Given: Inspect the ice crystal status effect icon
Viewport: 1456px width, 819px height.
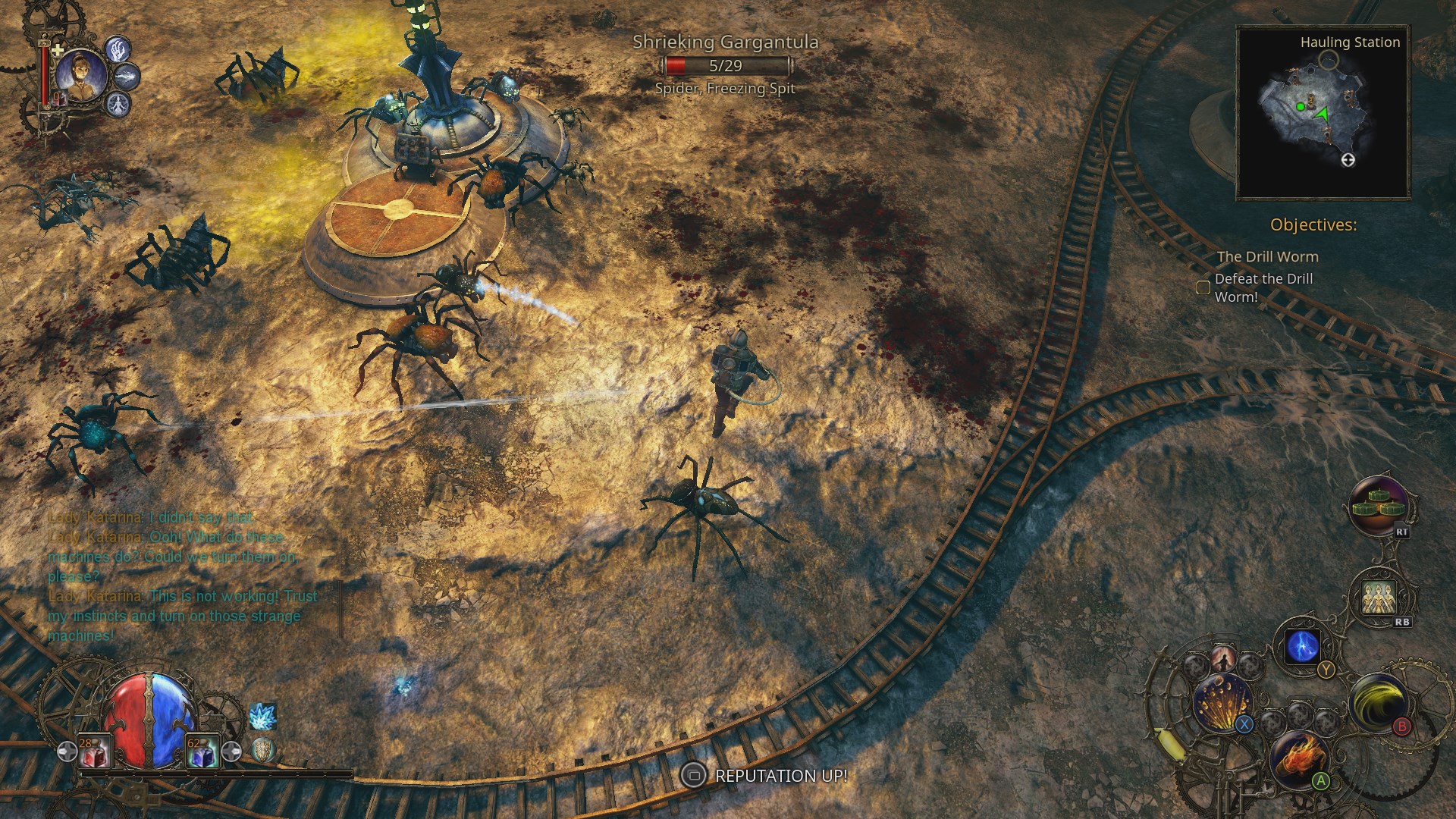Looking at the screenshot, I should coord(262,717).
